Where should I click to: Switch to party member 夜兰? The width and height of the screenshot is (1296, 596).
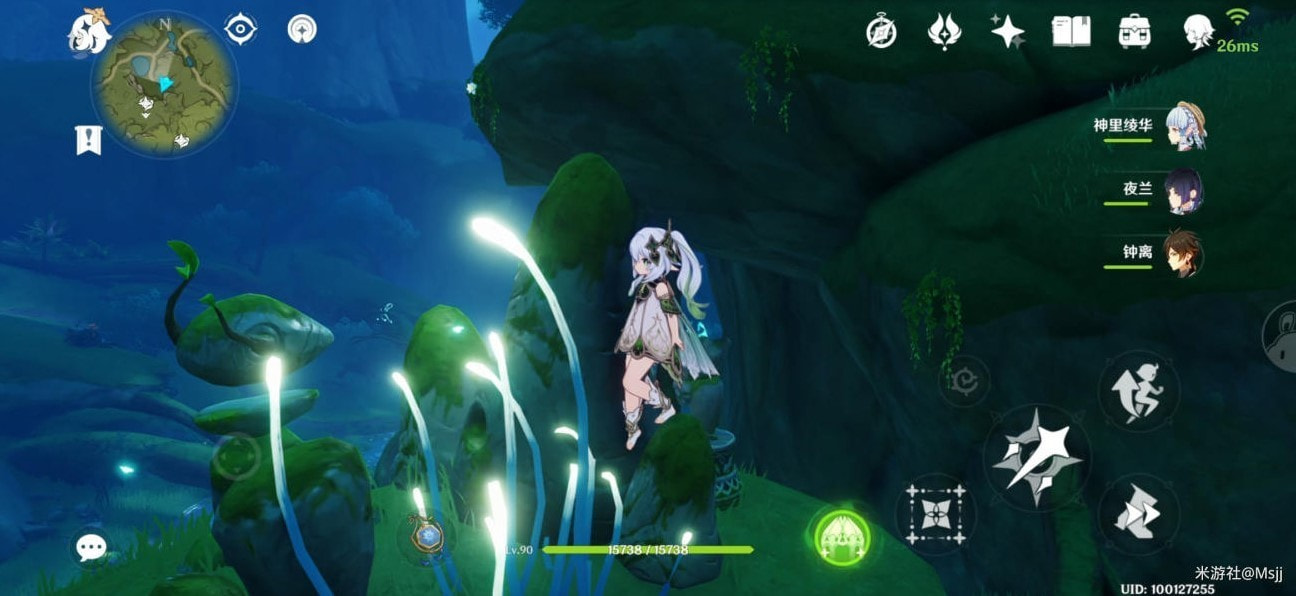point(1184,191)
